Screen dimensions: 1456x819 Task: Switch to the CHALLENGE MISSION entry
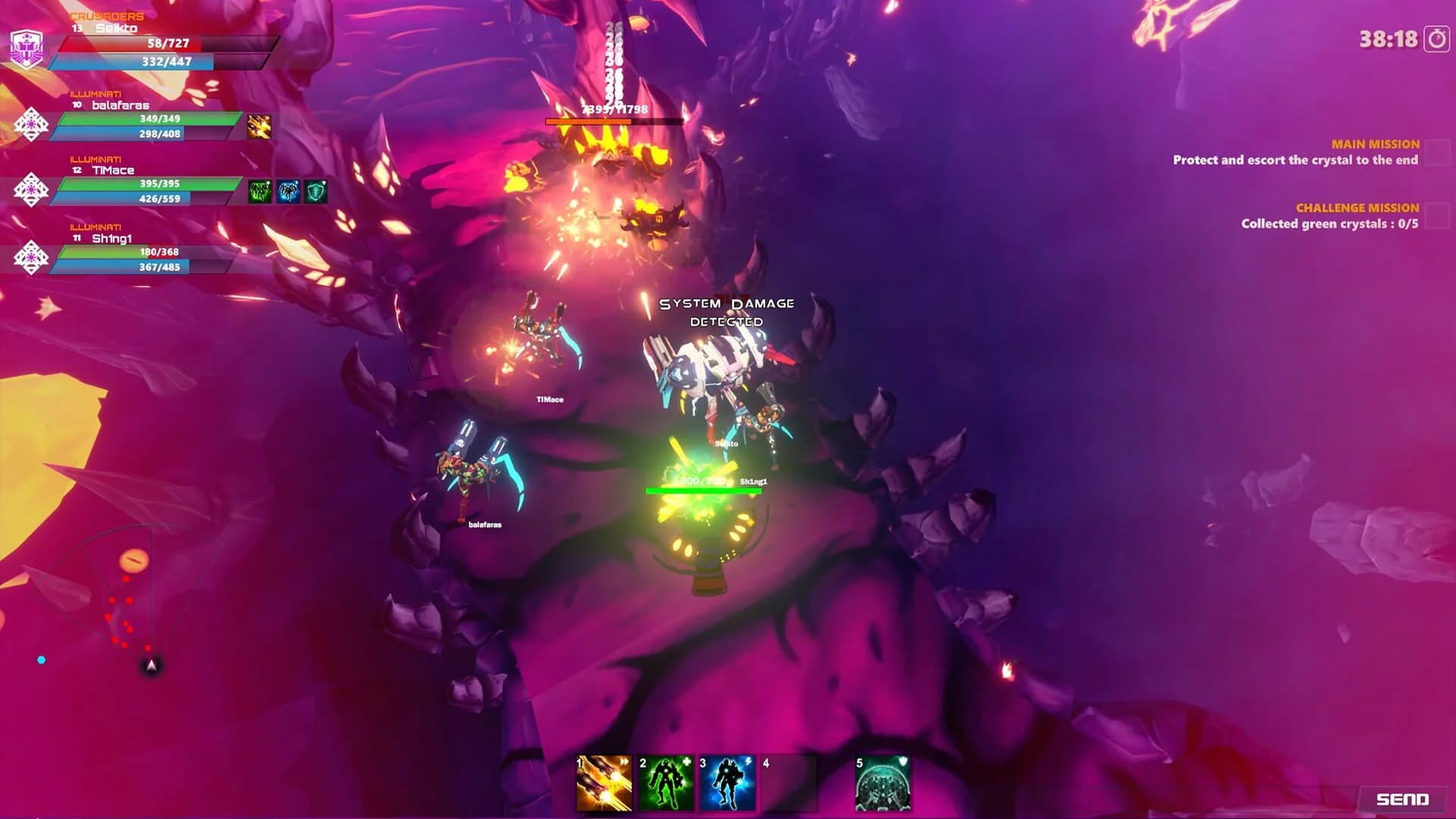1357,206
